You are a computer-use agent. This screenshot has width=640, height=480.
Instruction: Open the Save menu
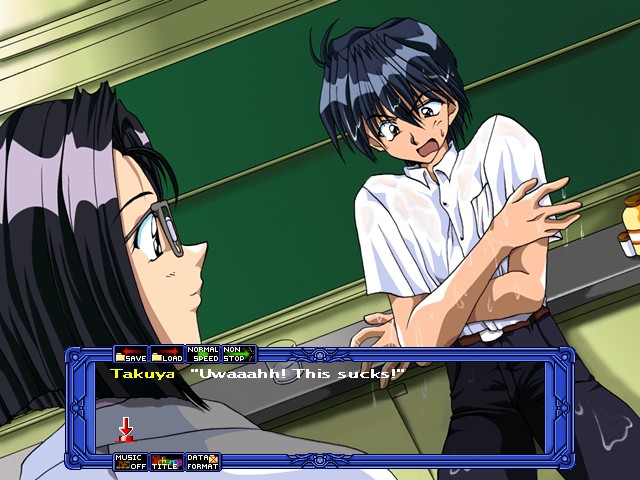(x=131, y=355)
